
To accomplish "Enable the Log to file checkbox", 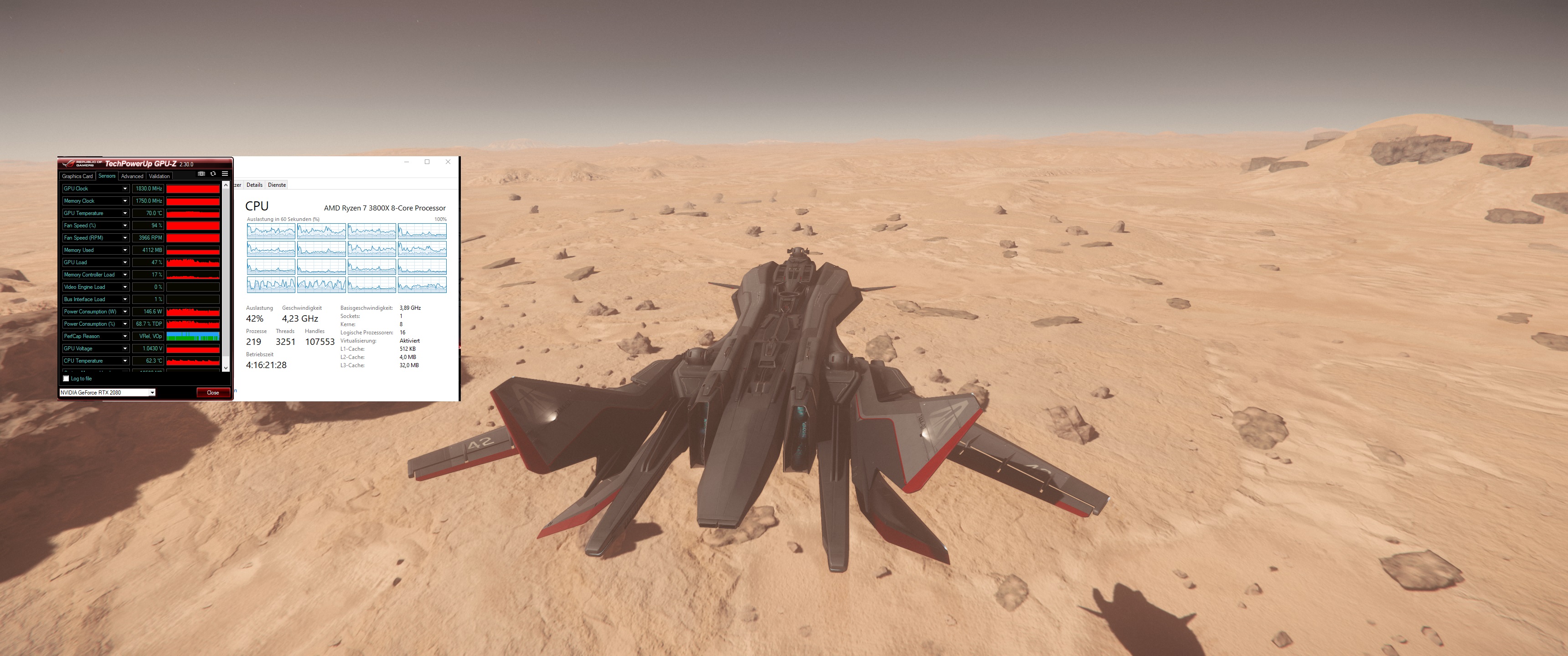I will (66, 378).
